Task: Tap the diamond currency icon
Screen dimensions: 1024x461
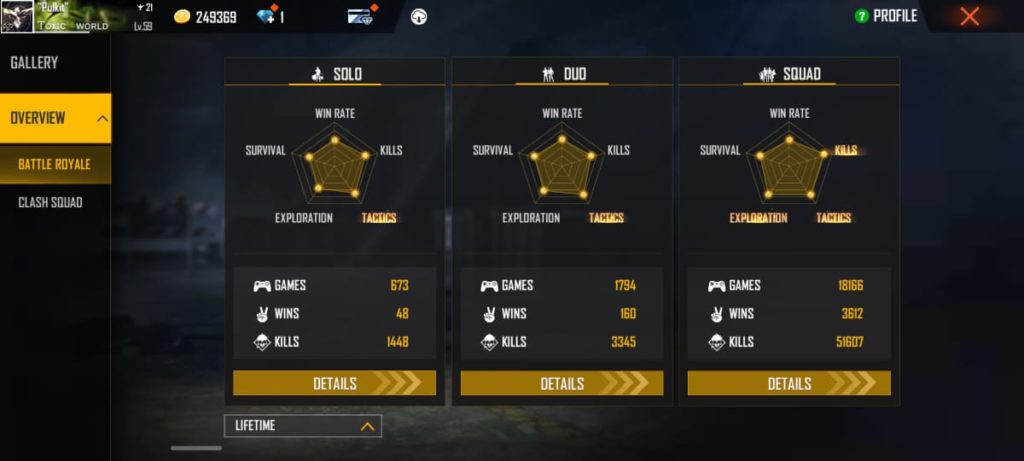Action: point(265,17)
